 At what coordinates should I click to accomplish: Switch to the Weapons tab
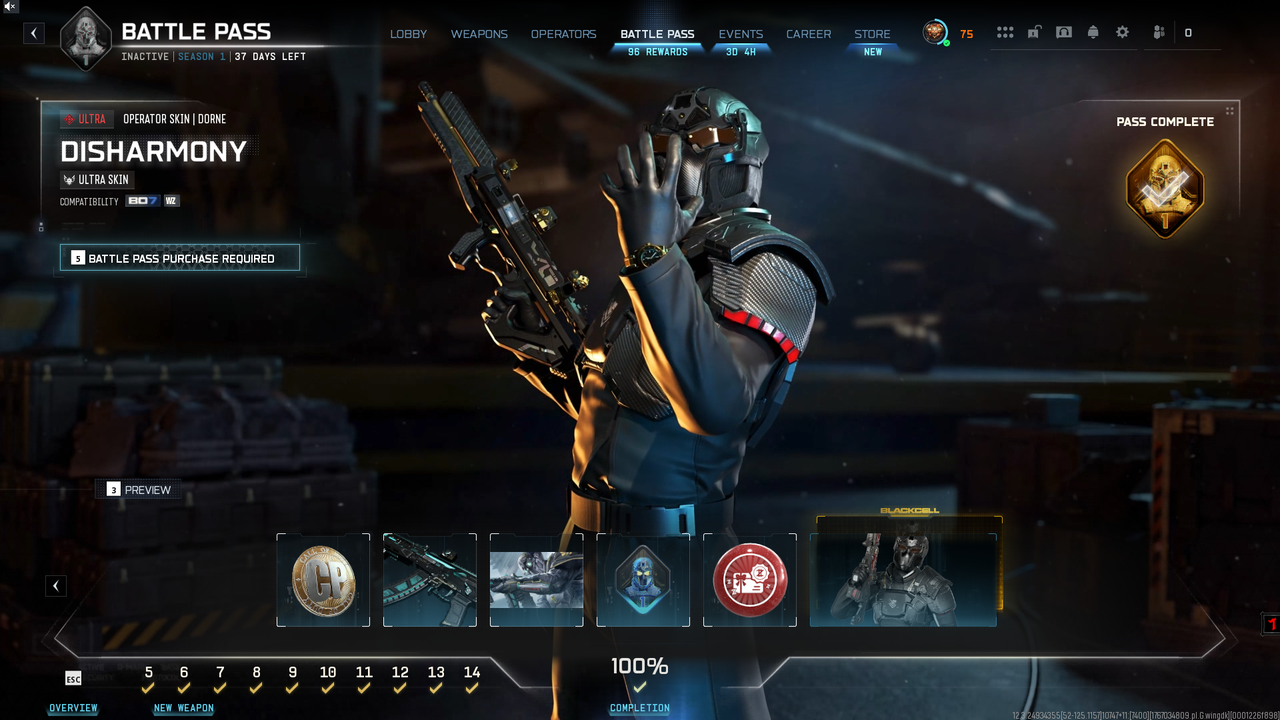pyautogui.click(x=479, y=34)
